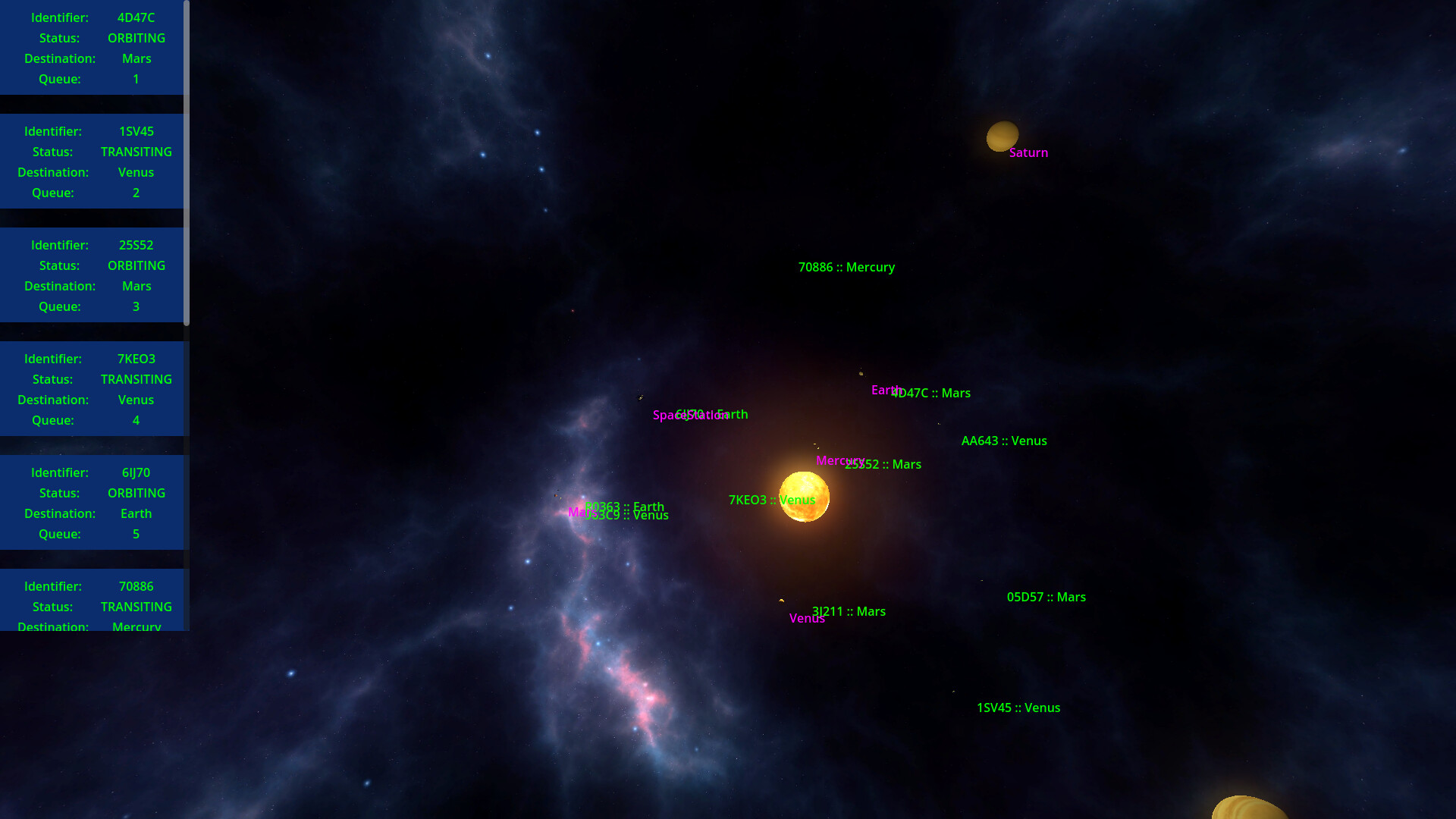Select the 1SV45 TRANSITING panel
This screenshot has width=1456, height=819.
tap(91, 162)
